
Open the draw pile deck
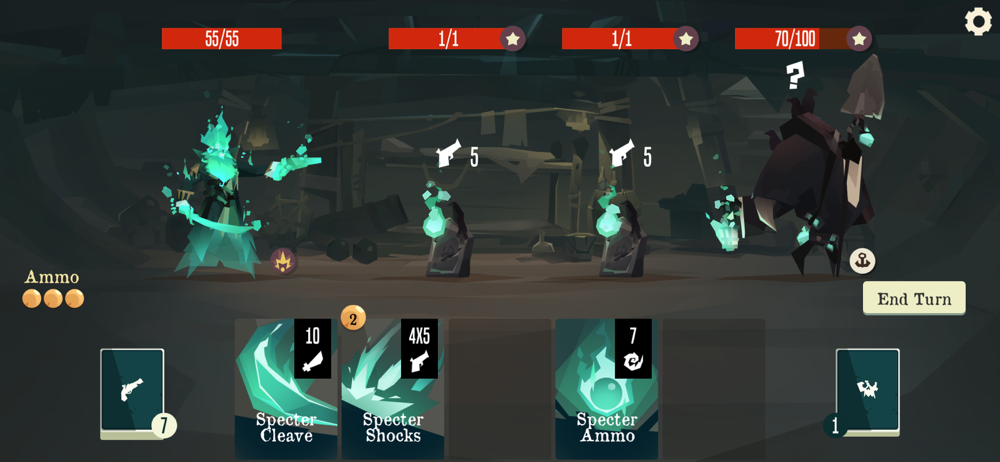tap(132, 391)
